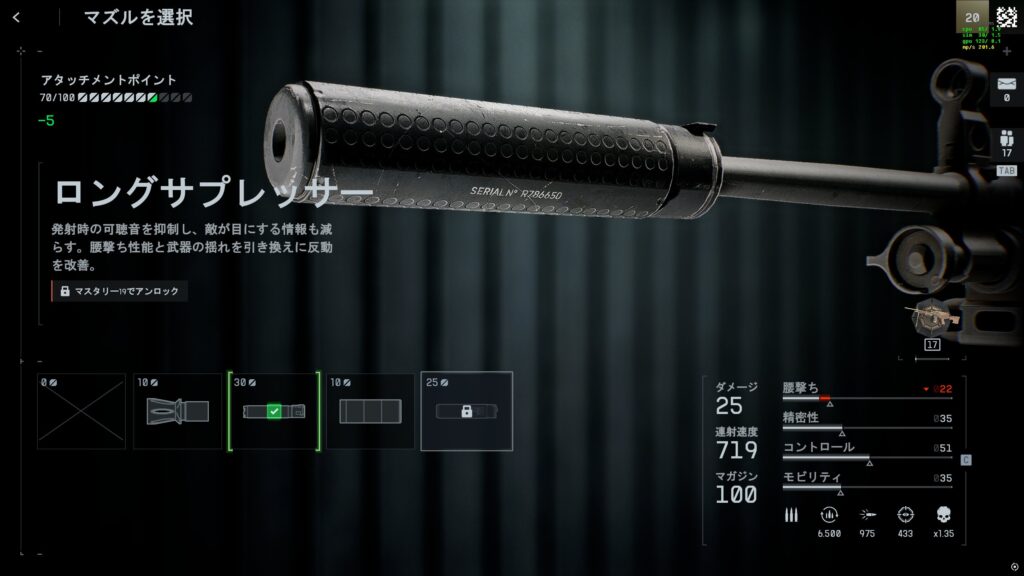Select the empty no-muzzle slot

coord(81,411)
